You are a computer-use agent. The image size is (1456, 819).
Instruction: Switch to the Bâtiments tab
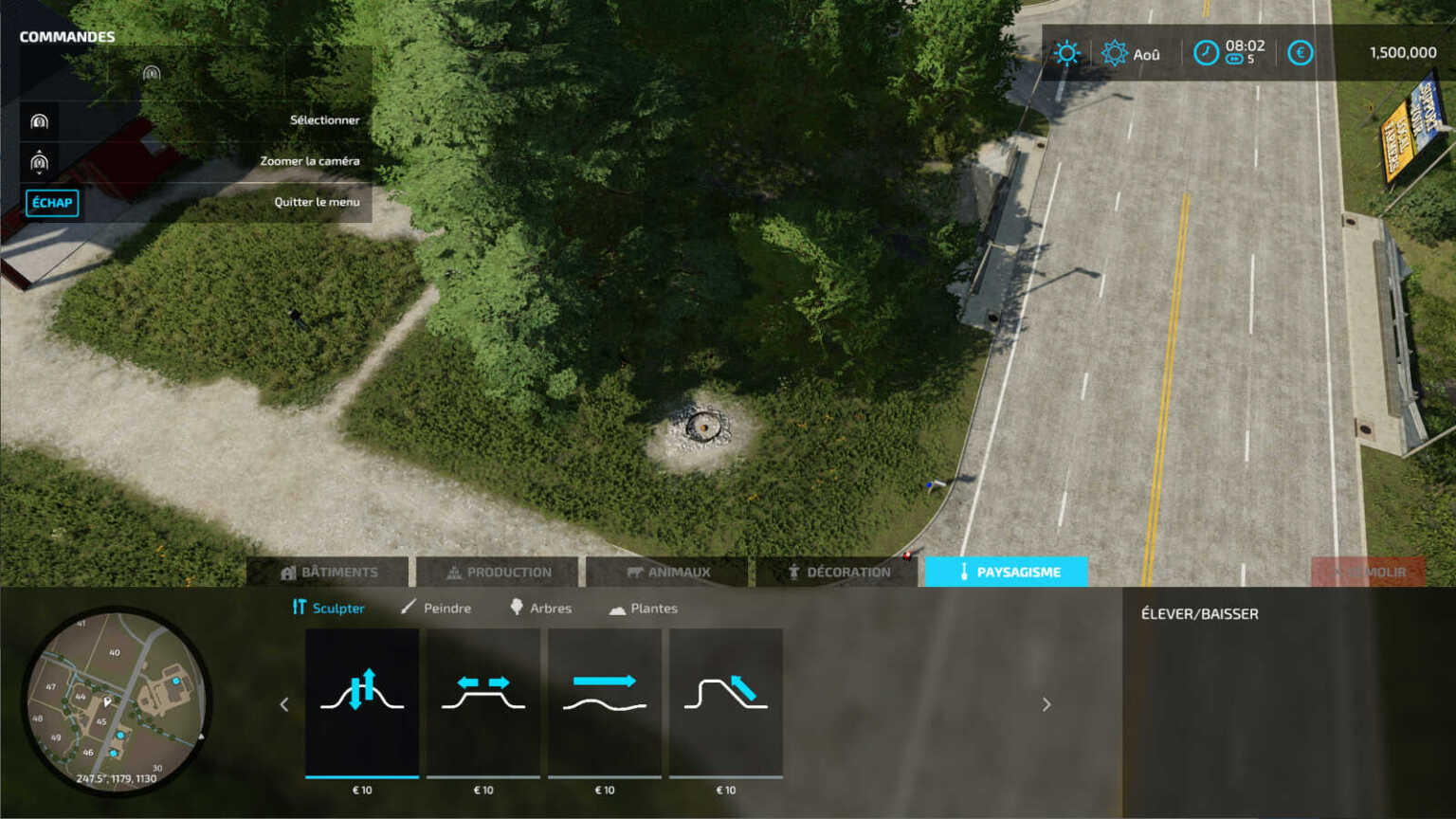tap(330, 572)
